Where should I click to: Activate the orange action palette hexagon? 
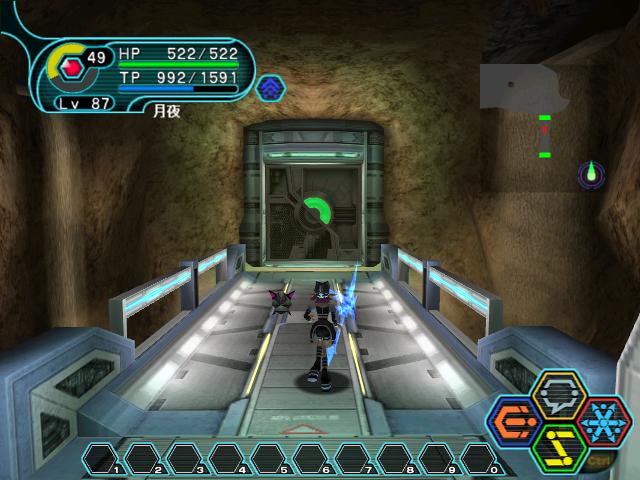coord(515,423)
